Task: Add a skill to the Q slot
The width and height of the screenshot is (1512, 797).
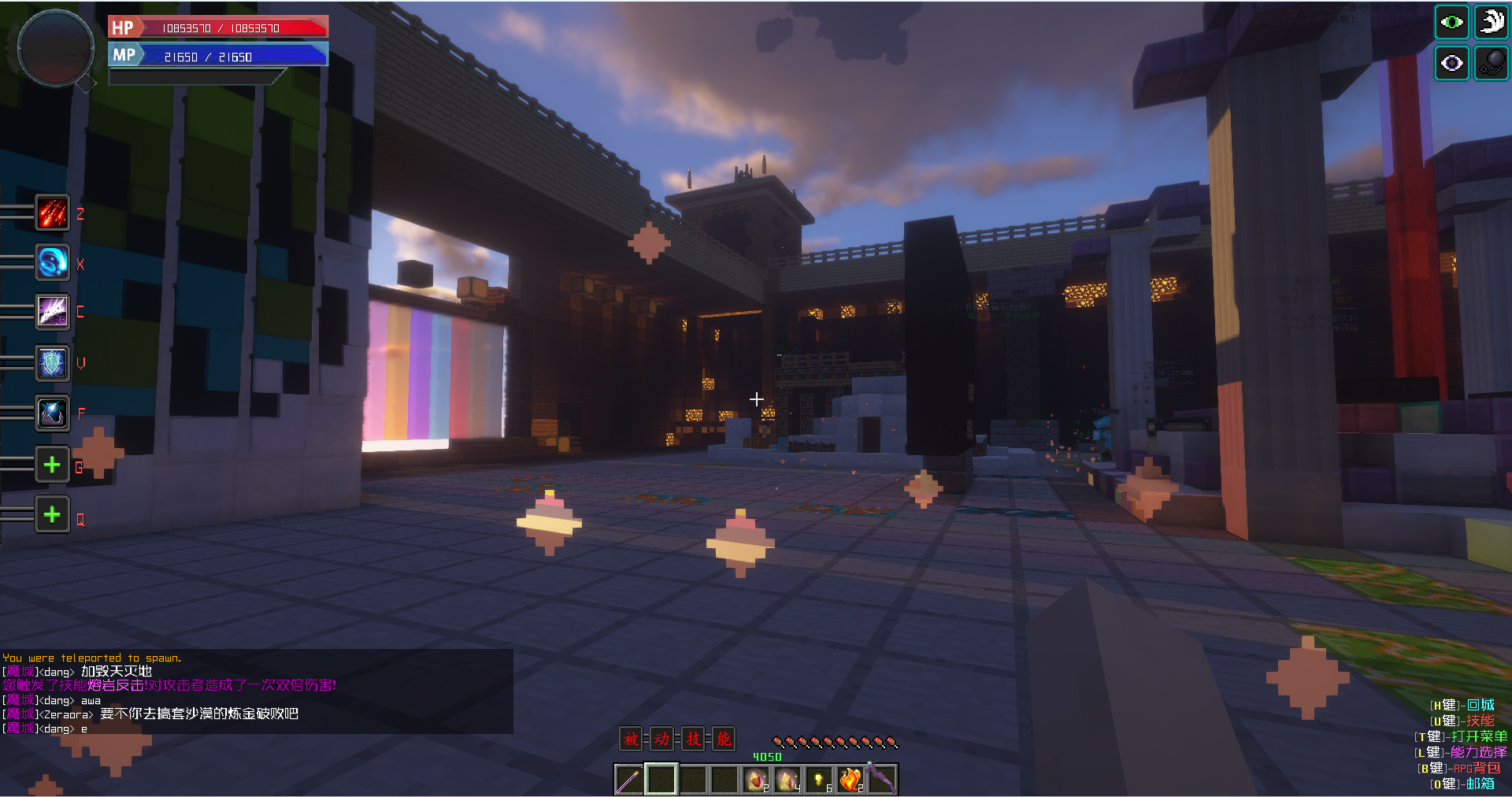Action: point(53,515)
